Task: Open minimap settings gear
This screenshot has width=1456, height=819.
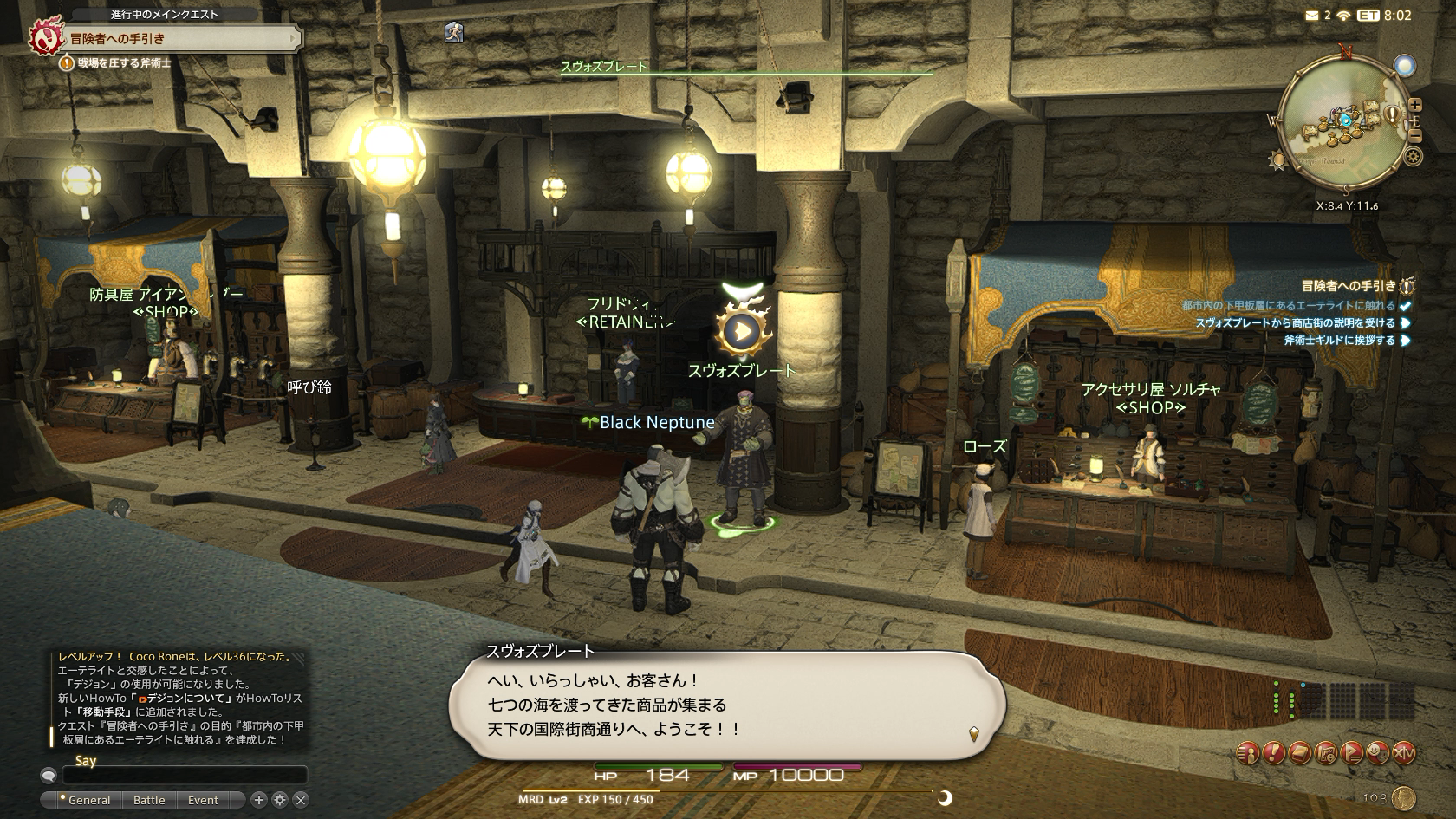Action: coord(1413,157)
